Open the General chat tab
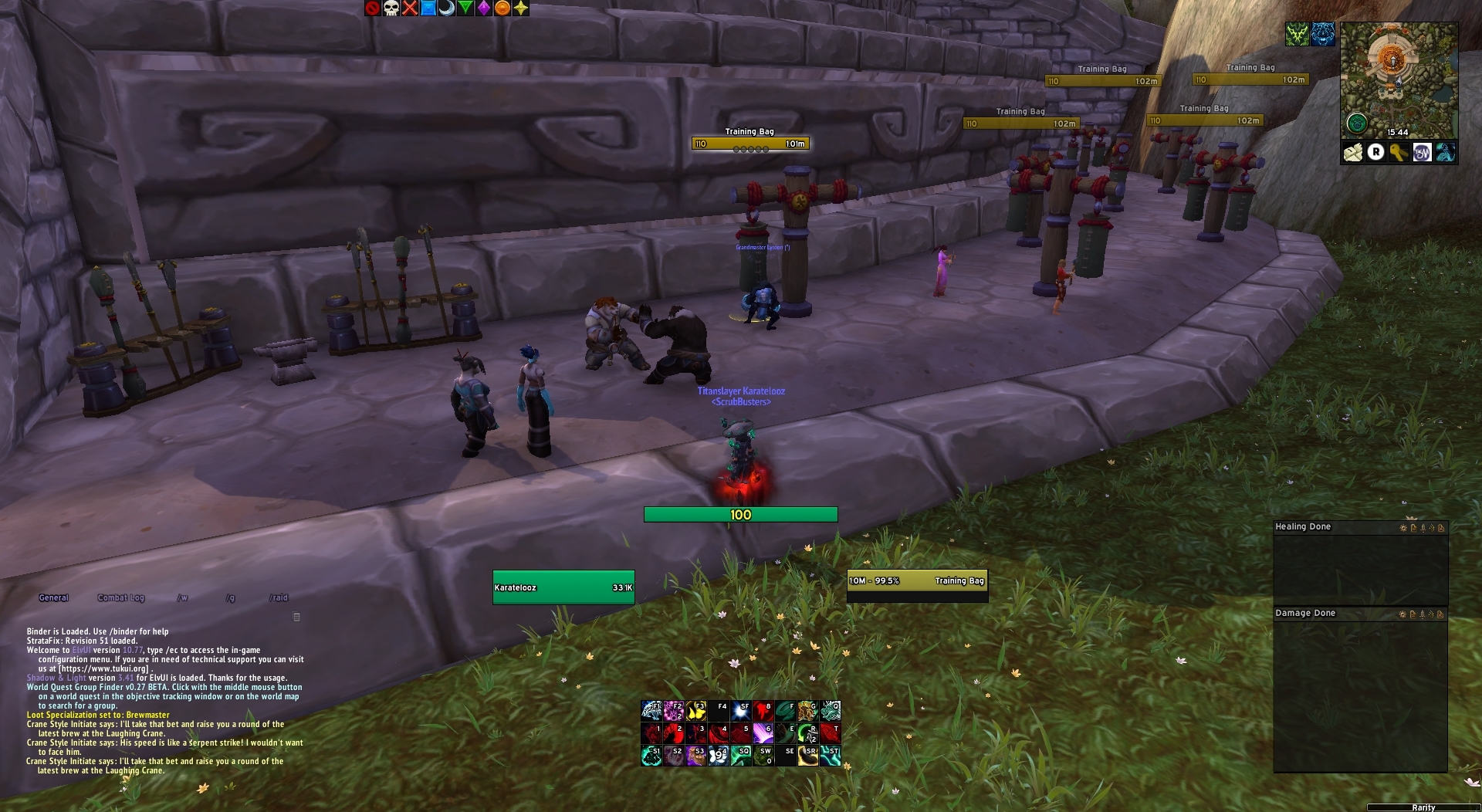Viewport: 1482px width, 812px height. (54, 597)
